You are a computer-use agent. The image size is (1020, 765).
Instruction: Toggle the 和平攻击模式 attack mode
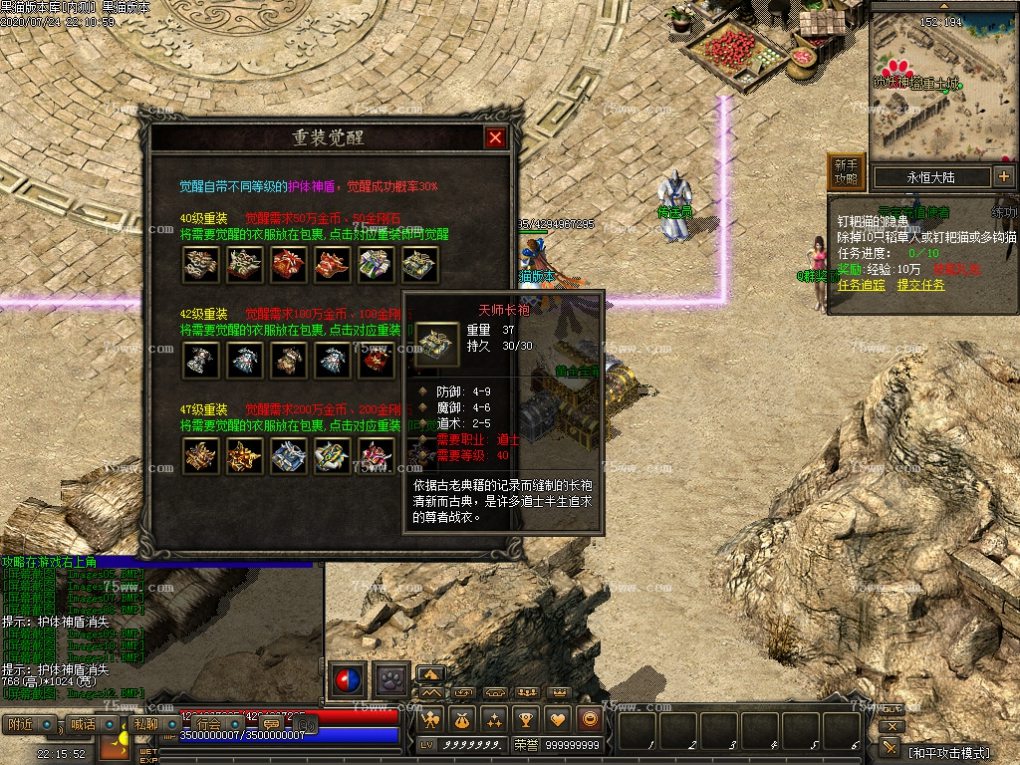click(948, 752)
